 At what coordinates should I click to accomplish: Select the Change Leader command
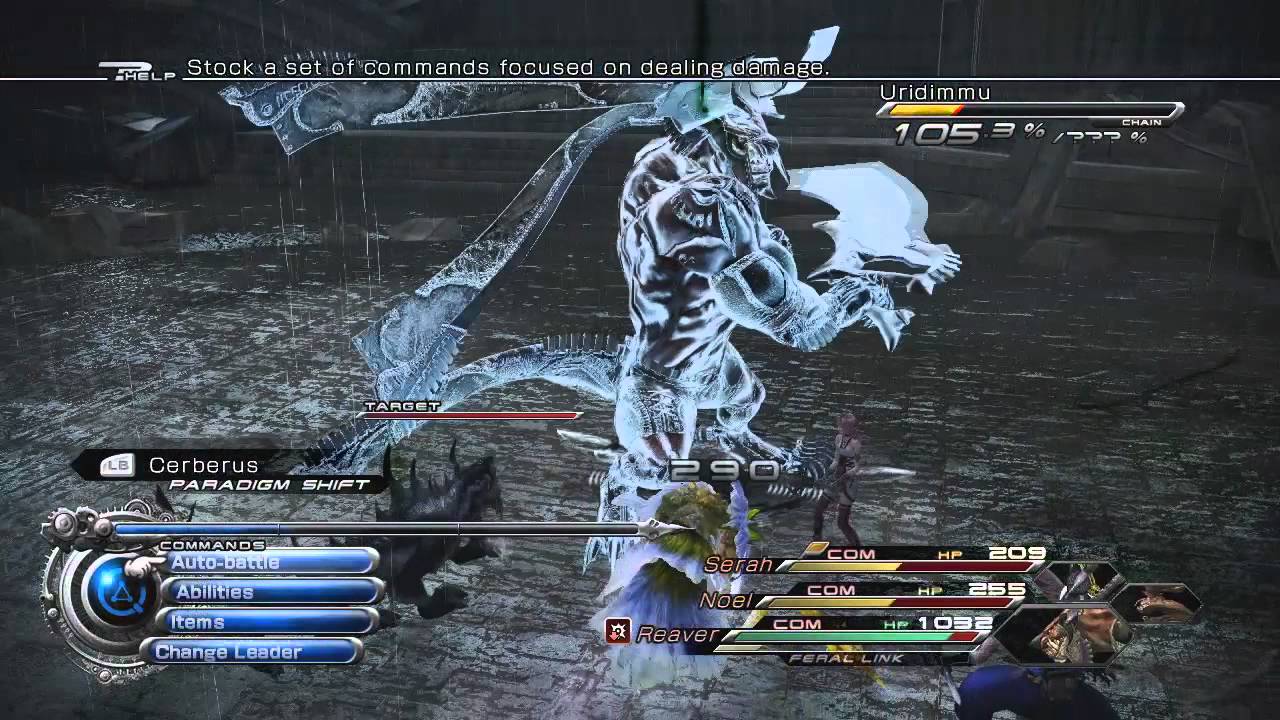257,652
